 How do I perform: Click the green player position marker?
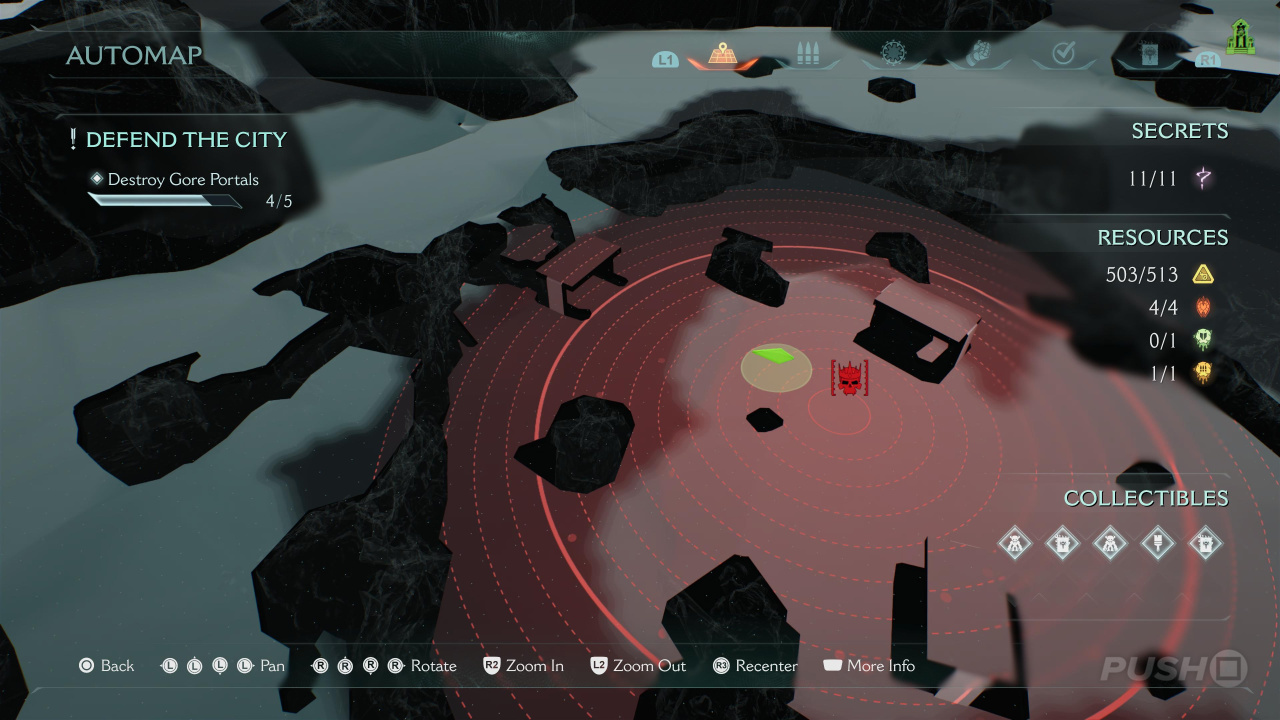coord(777,357)
